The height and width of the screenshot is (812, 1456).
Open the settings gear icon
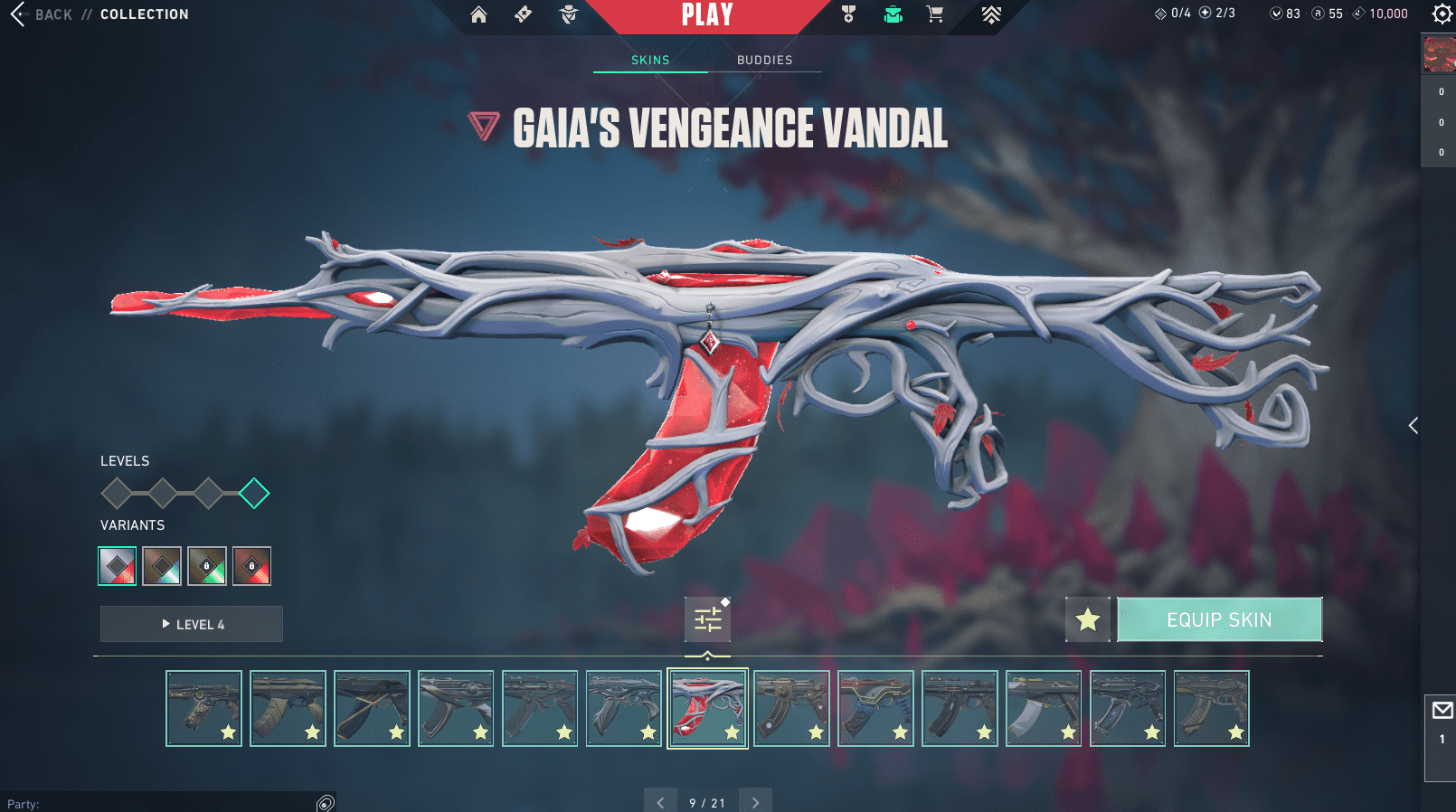click(1442, 14)
